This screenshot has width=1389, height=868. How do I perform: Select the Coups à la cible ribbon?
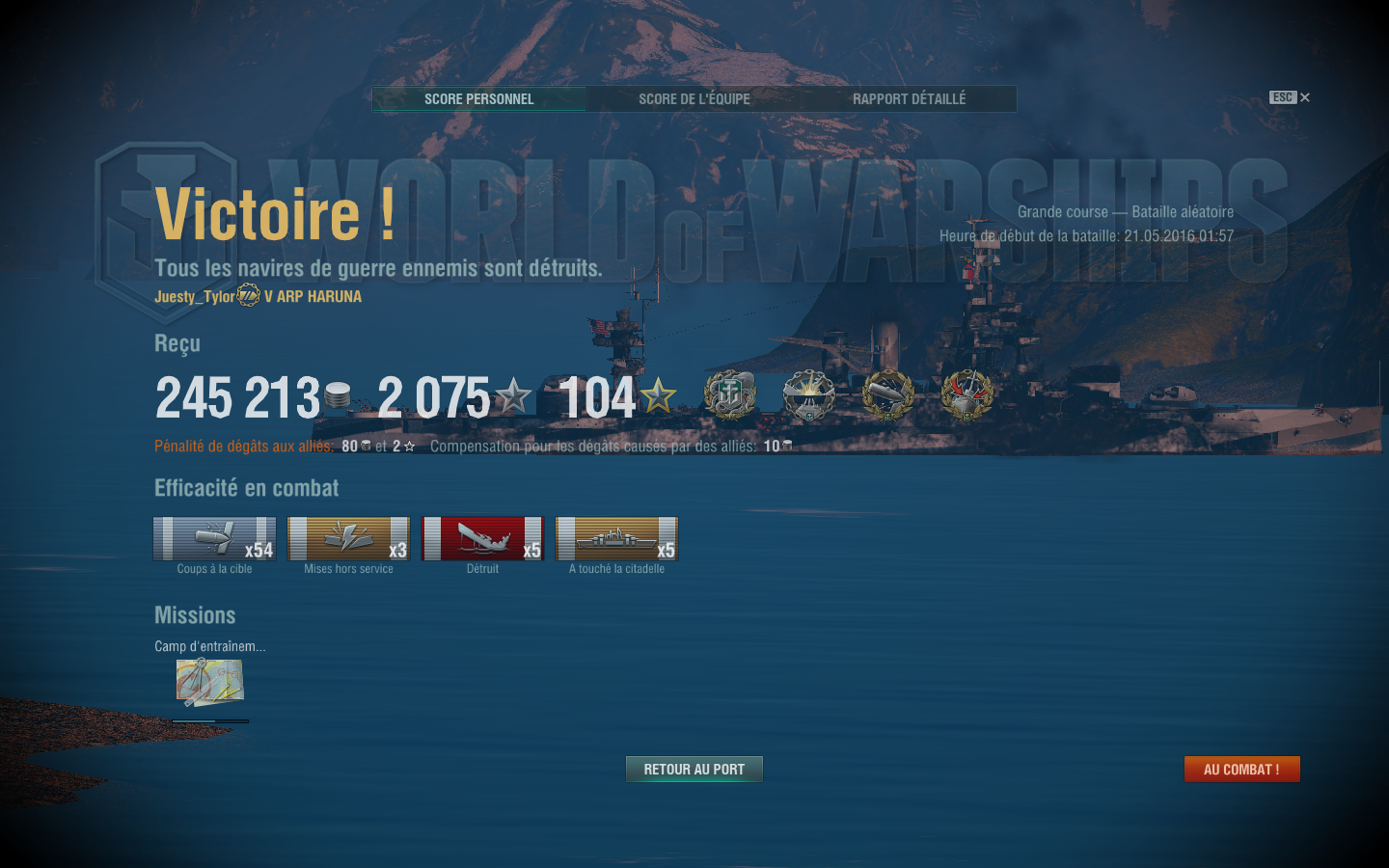(214, 539)
